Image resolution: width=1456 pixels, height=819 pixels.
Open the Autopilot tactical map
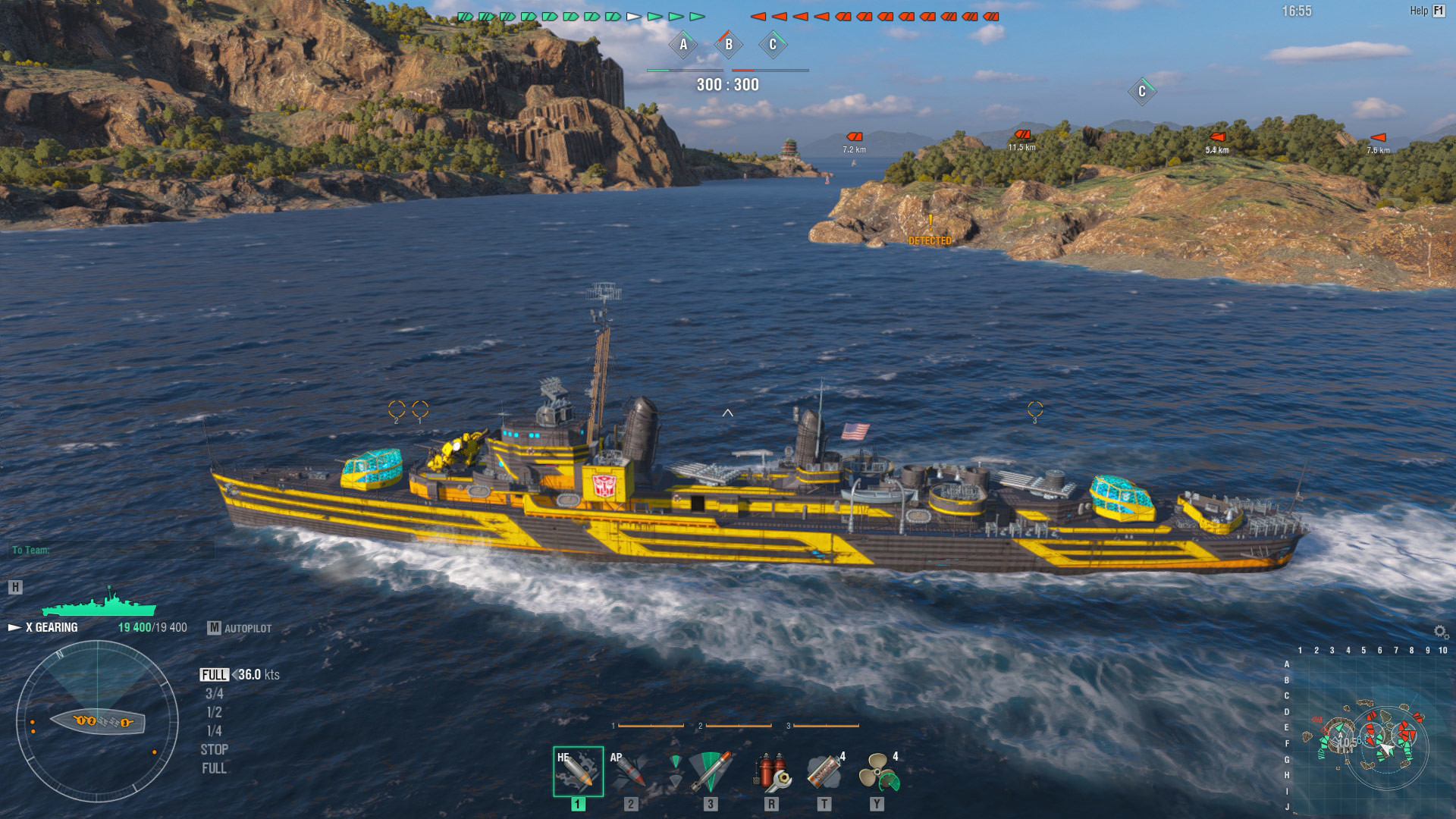tap(240, 628)
